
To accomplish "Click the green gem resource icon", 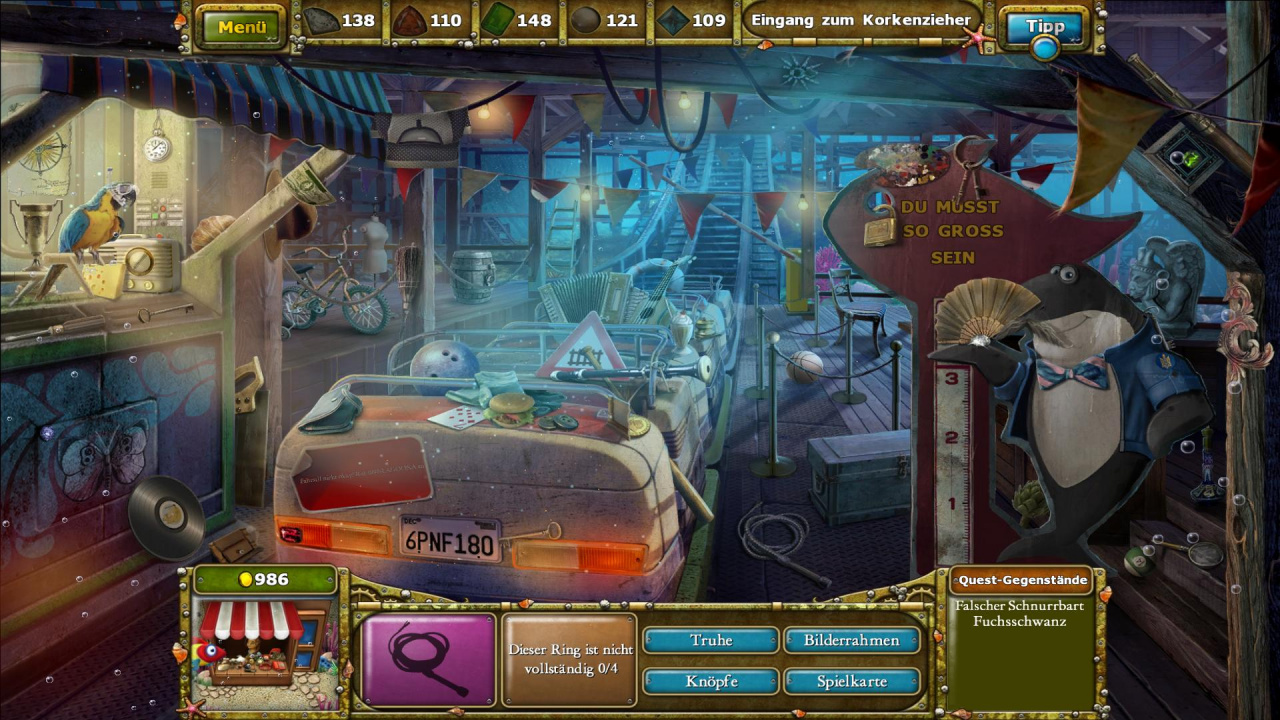I will tap(497, 20).
